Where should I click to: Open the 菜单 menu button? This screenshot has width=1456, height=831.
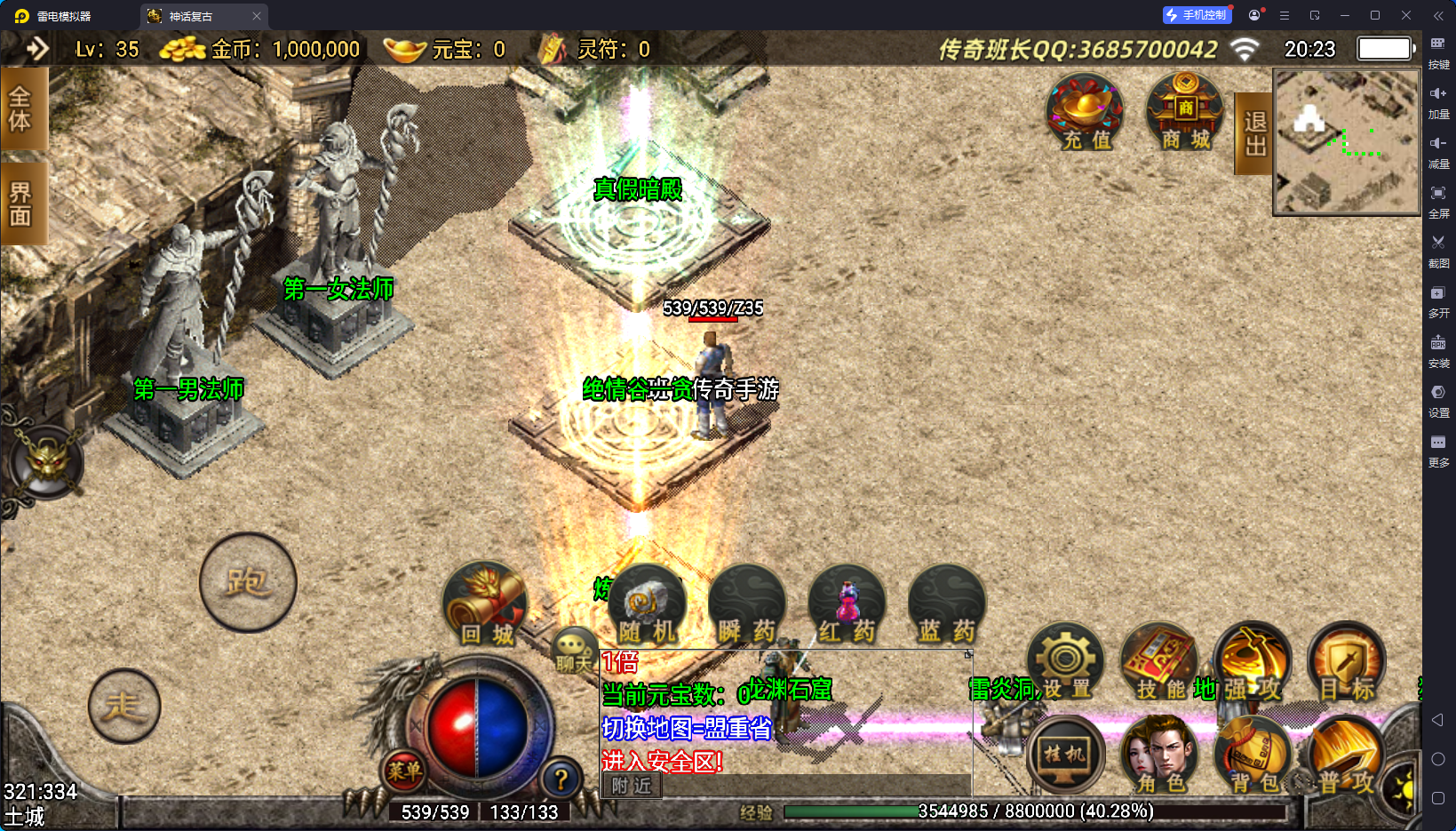(404, 771)
